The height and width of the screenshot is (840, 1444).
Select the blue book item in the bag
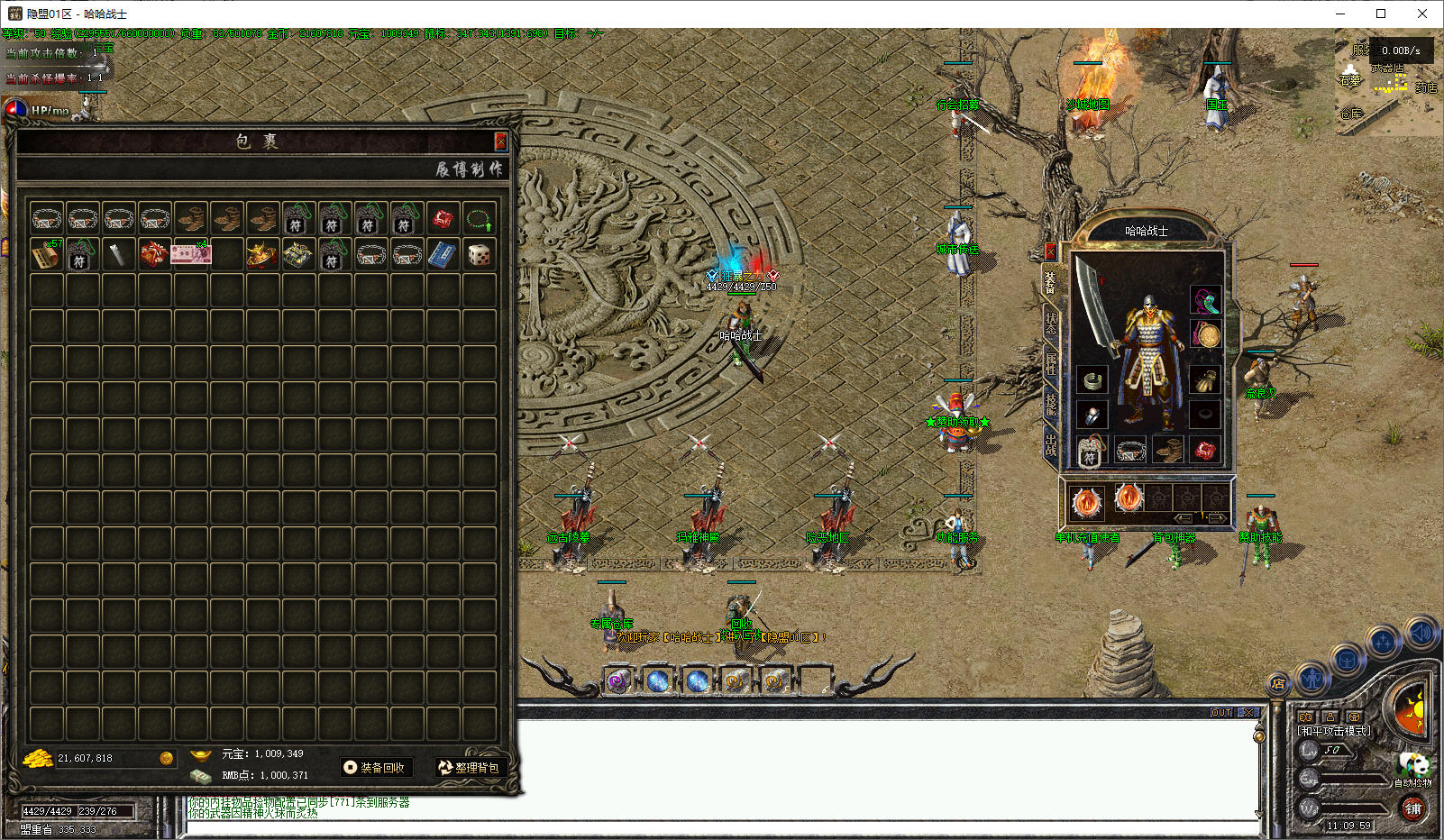(443, 255)
